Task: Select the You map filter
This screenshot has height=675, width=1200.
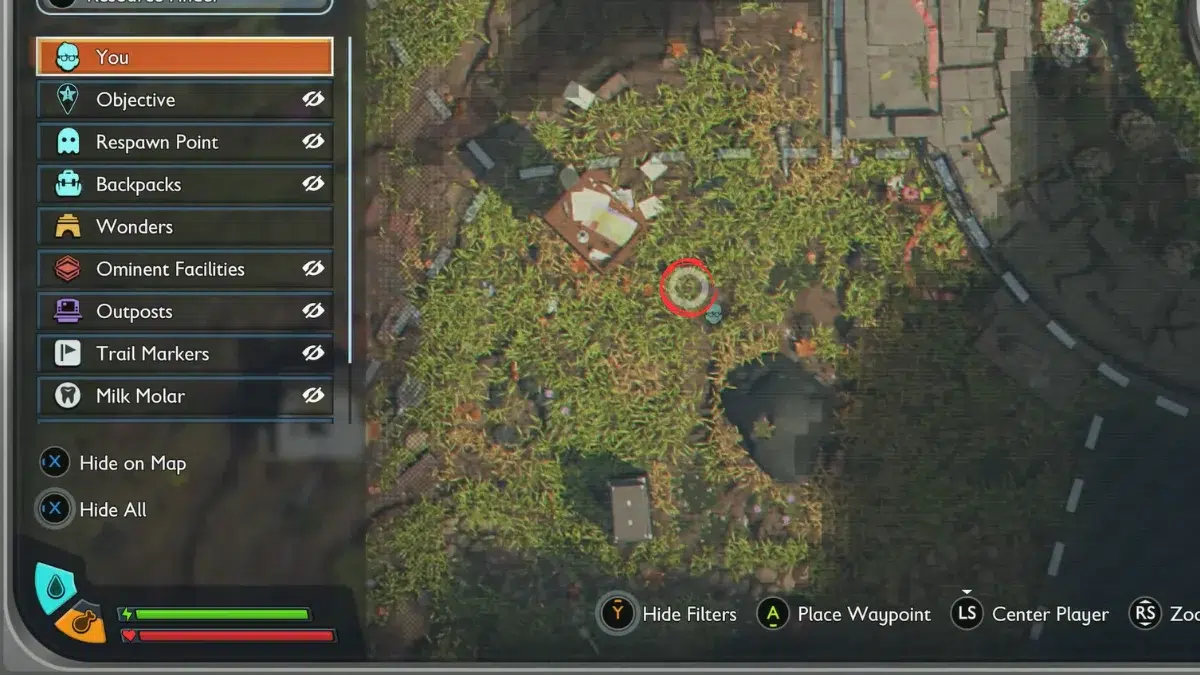Action: coord(185,57)
